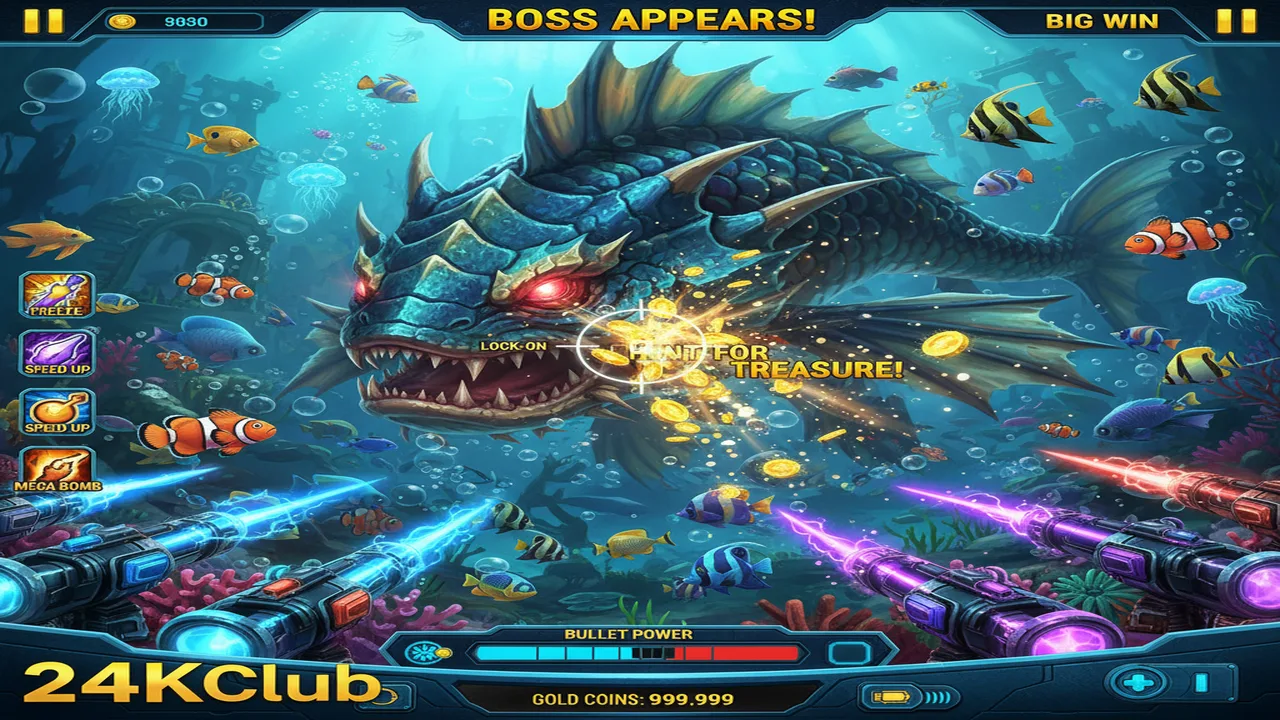
Task: Tap the snowflake boost icon left of Bullet Power
Action: click(423, 653)
